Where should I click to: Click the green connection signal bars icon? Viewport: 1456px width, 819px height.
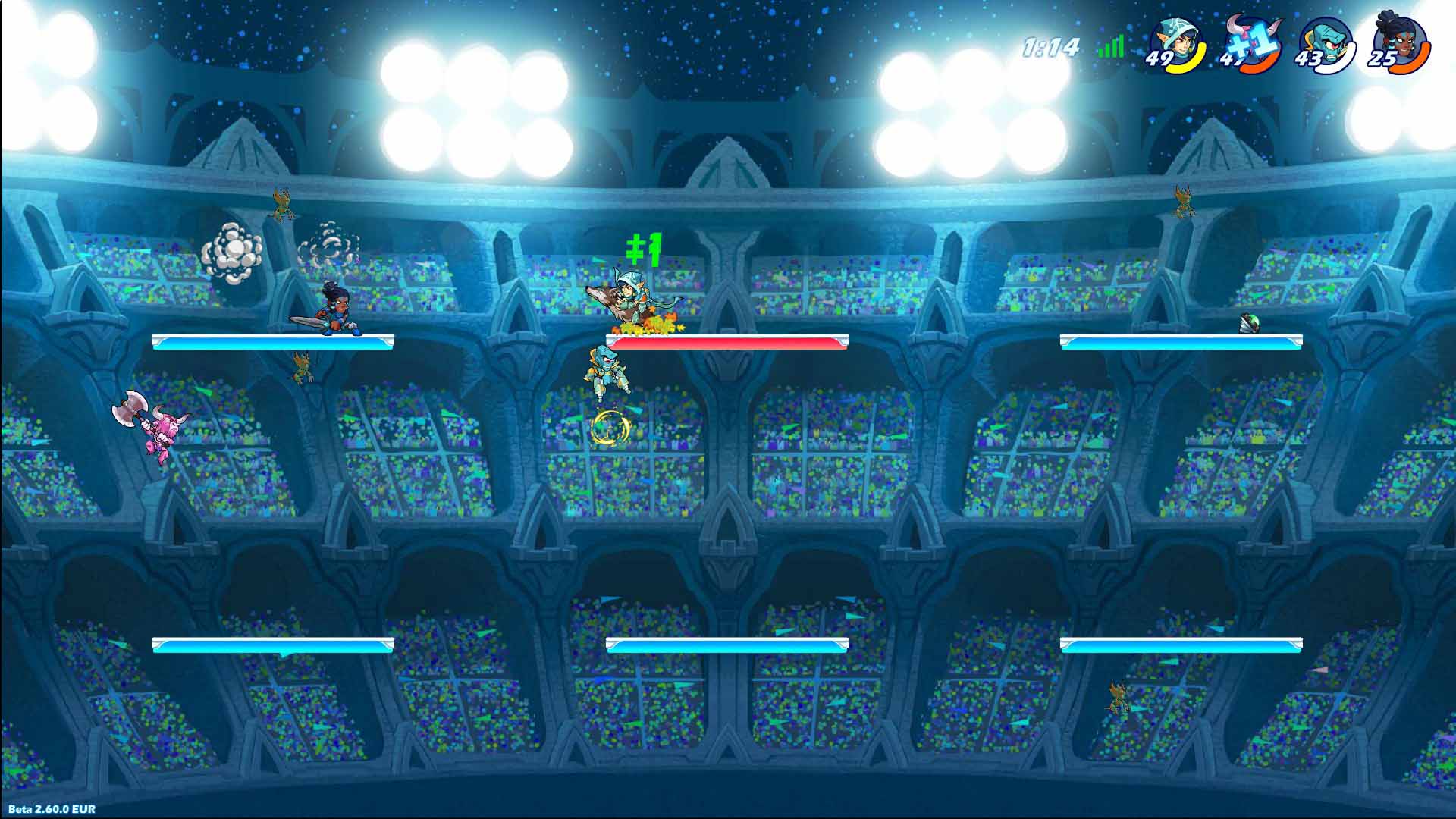(x=1111, y=48)
